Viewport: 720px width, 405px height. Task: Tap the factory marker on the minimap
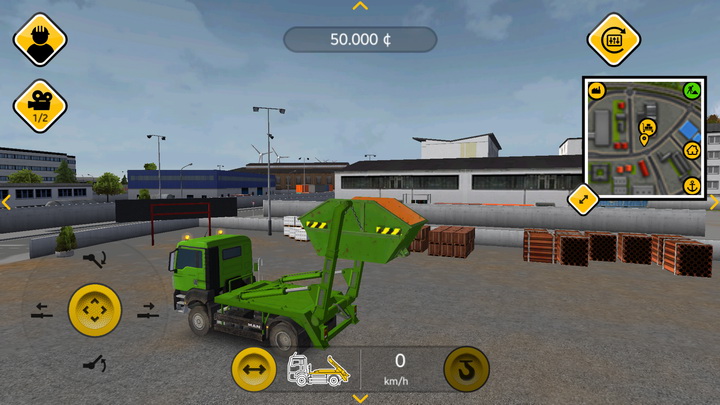[598, 91]
